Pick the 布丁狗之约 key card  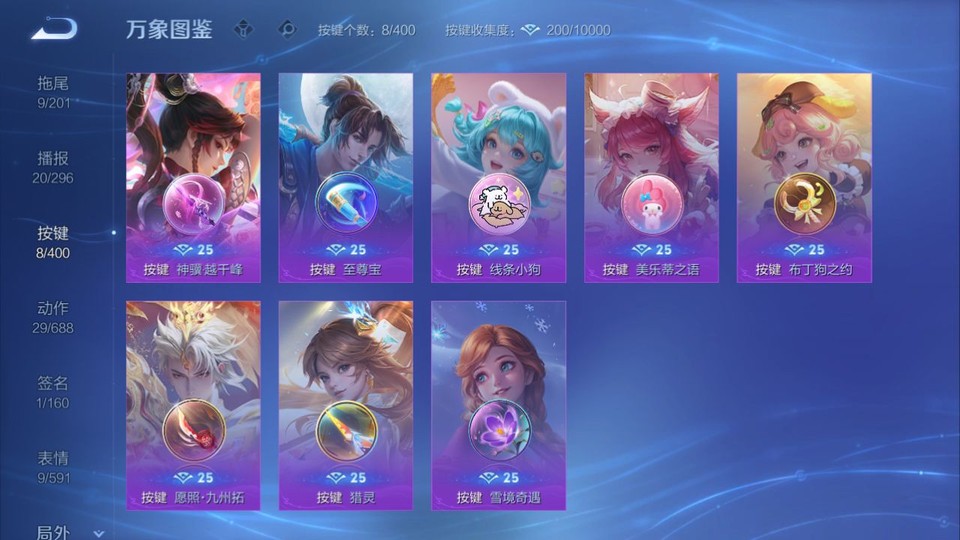pyautogui.click(x=804, y=177)
